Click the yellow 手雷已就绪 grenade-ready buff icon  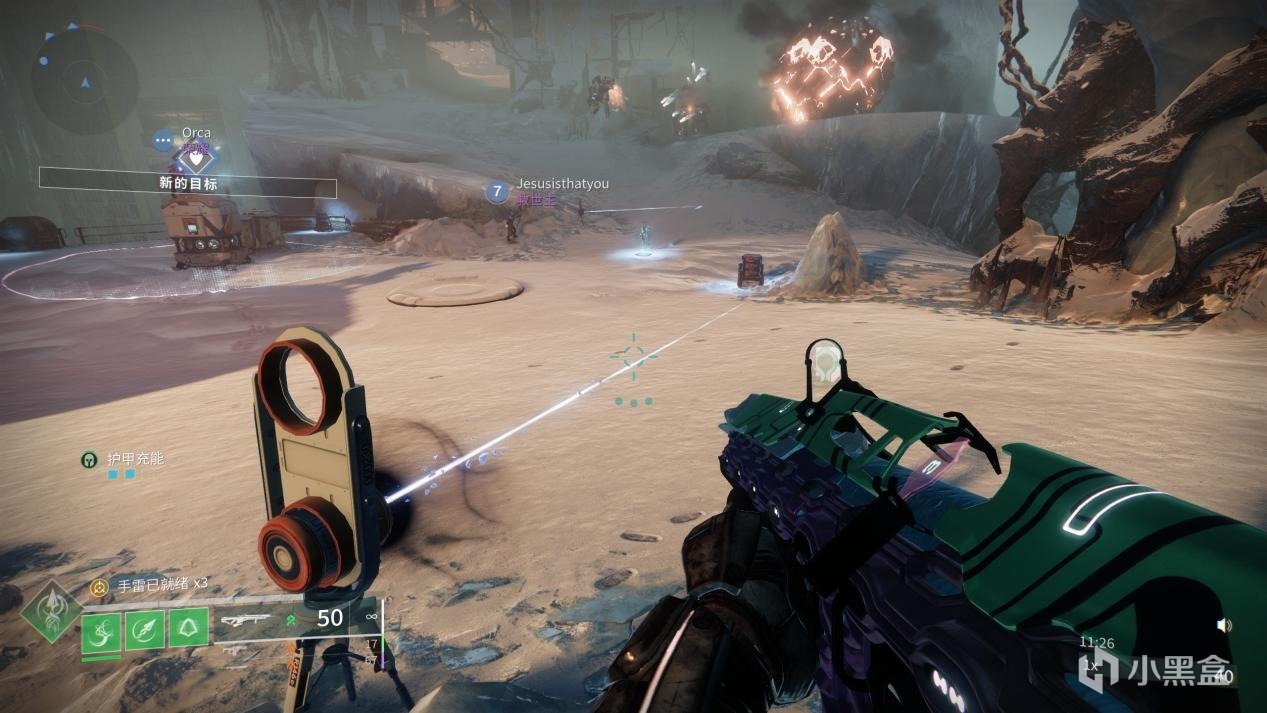coord(98,587)
